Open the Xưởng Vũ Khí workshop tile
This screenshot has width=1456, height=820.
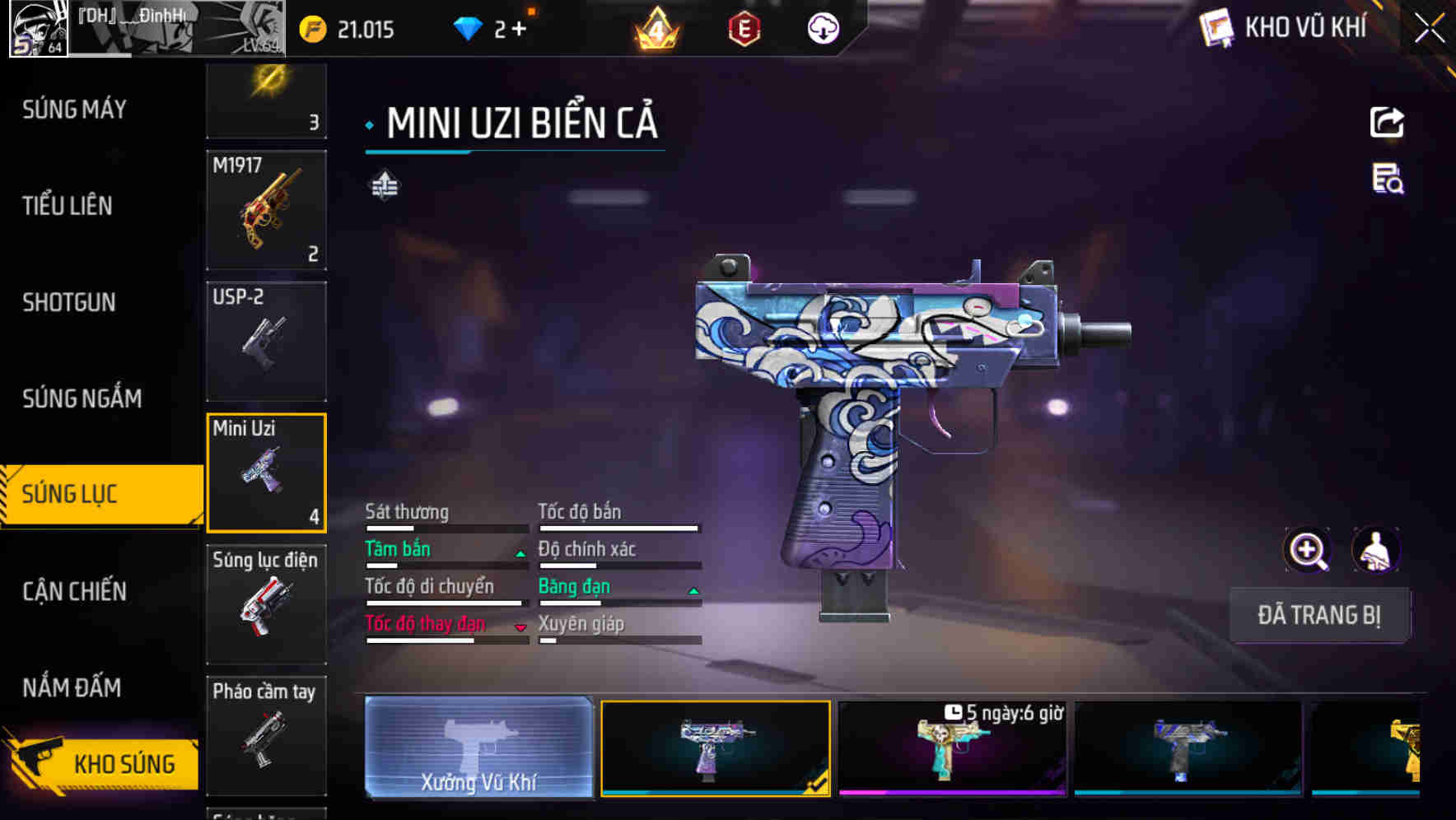pos(478,748)
